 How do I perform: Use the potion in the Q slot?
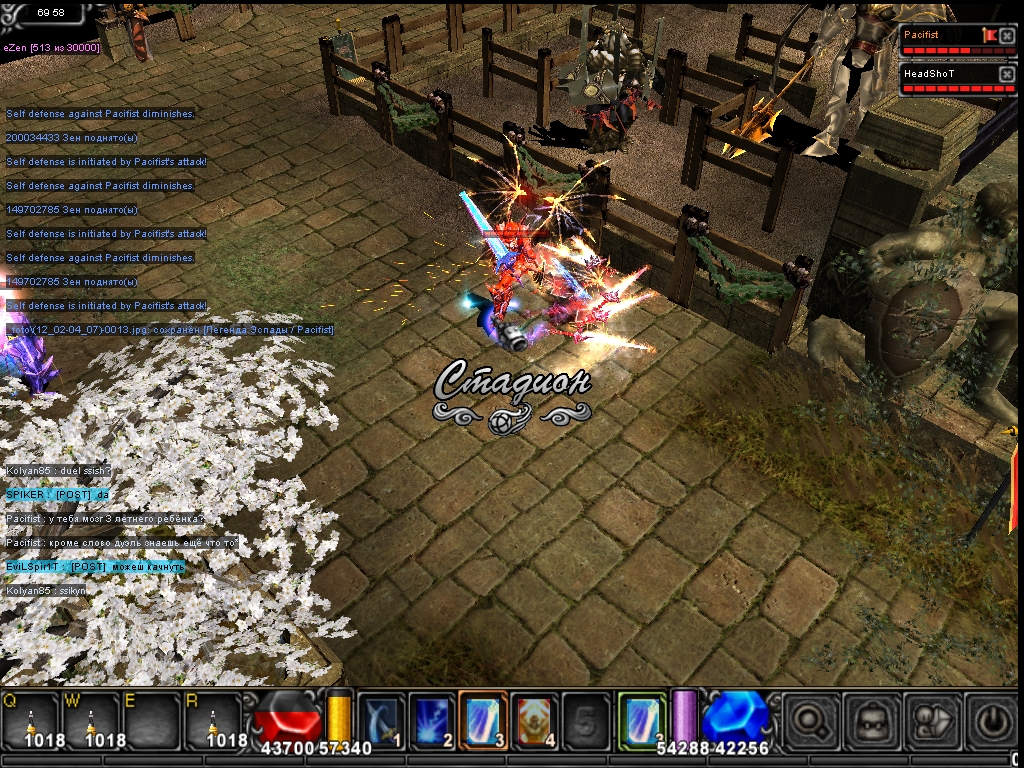pos(32,720)
